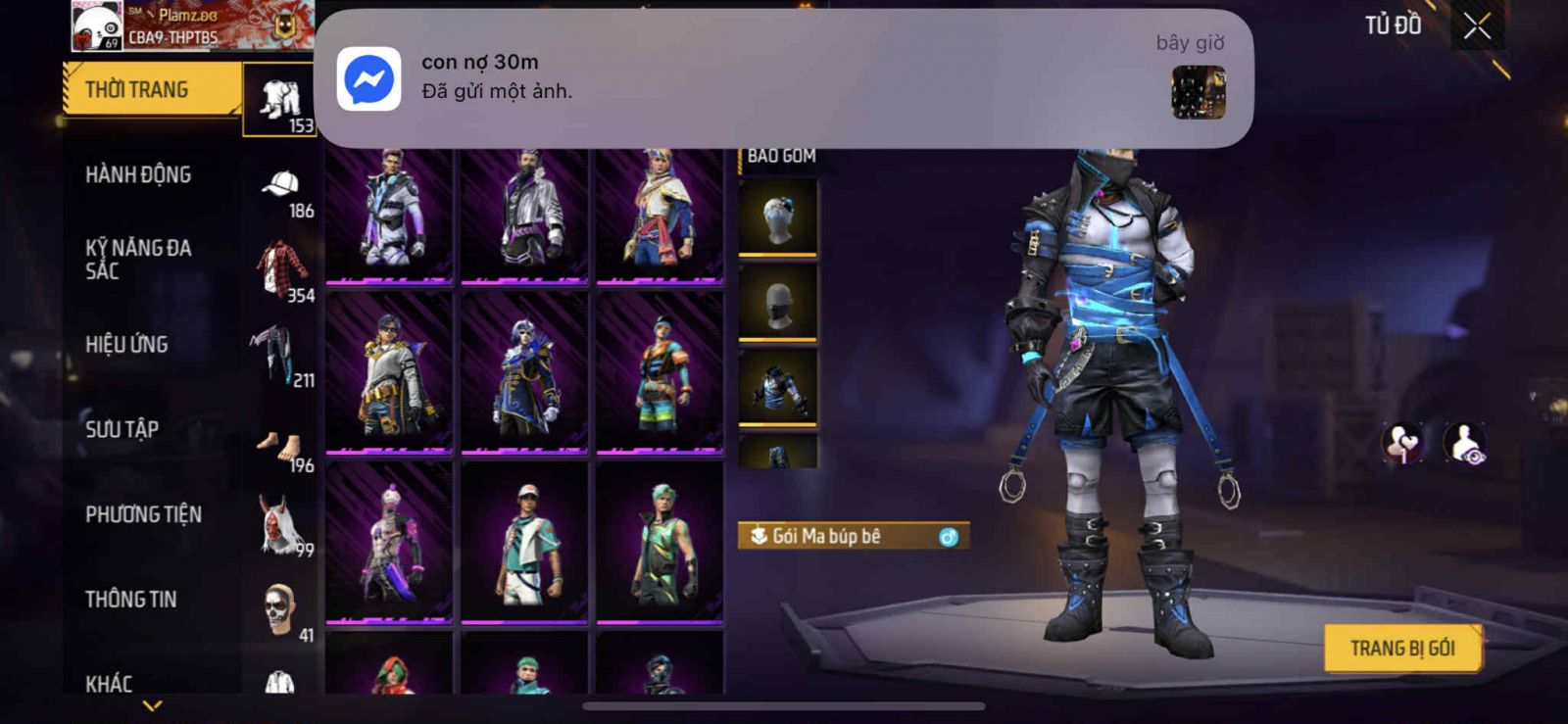Open the Messenger notification from con nợ 30m

[x=784, y=78]
